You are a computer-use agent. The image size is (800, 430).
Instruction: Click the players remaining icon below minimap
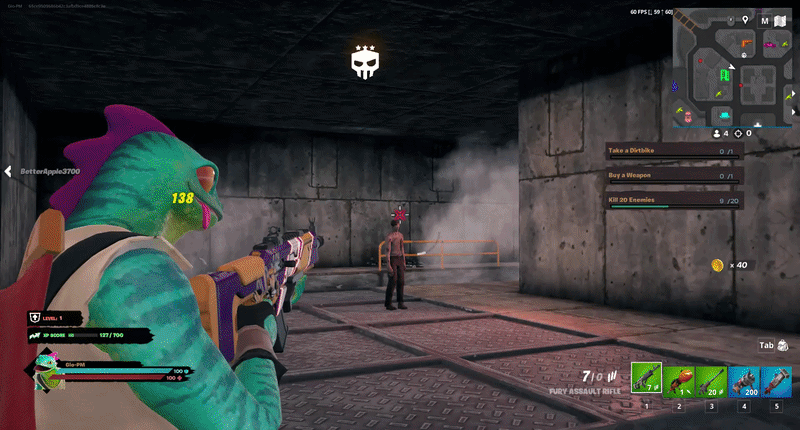pos(718,133)
